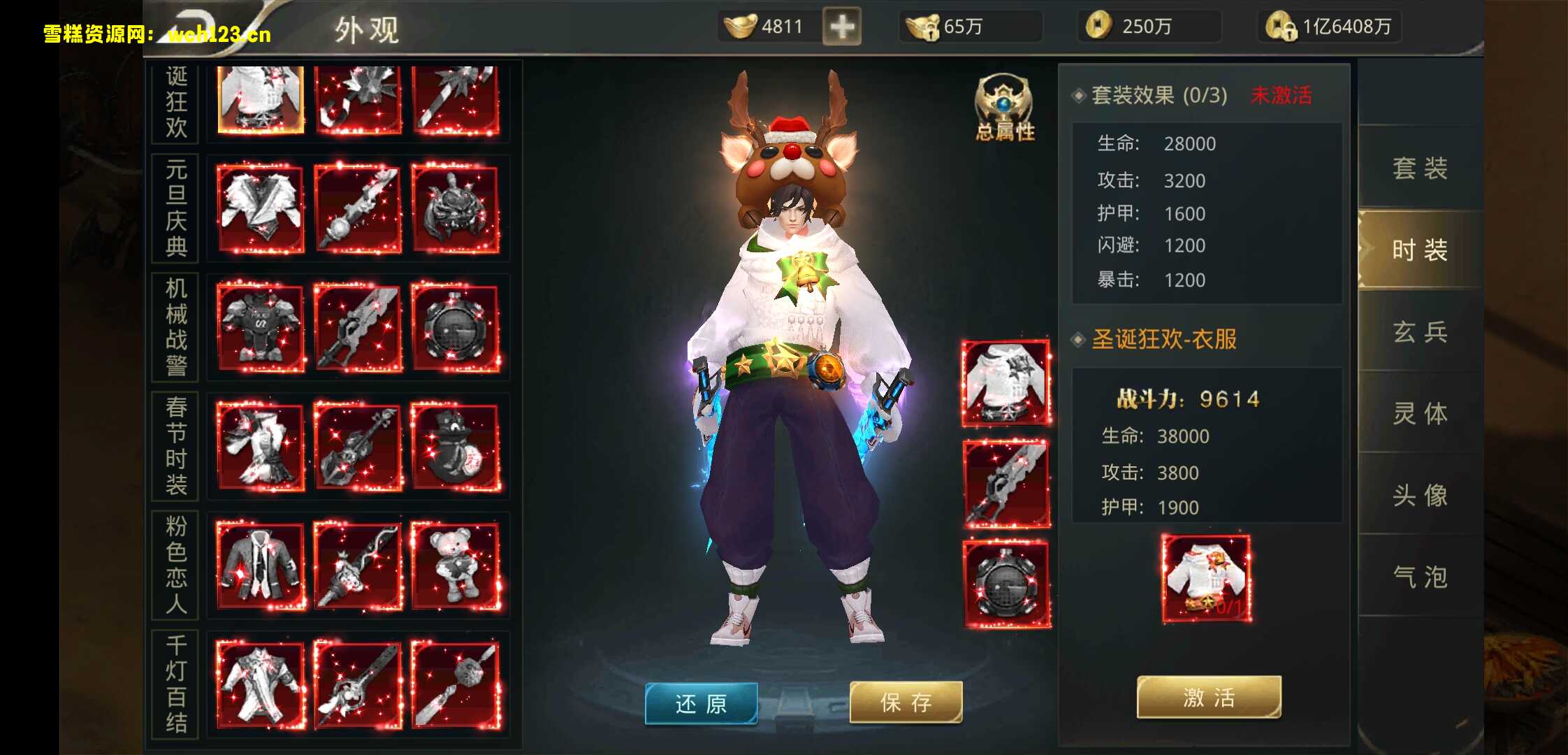Screen dimensions: 1568x755
Task: Switch to the 套装 tab
Action: click(1420, 168)
